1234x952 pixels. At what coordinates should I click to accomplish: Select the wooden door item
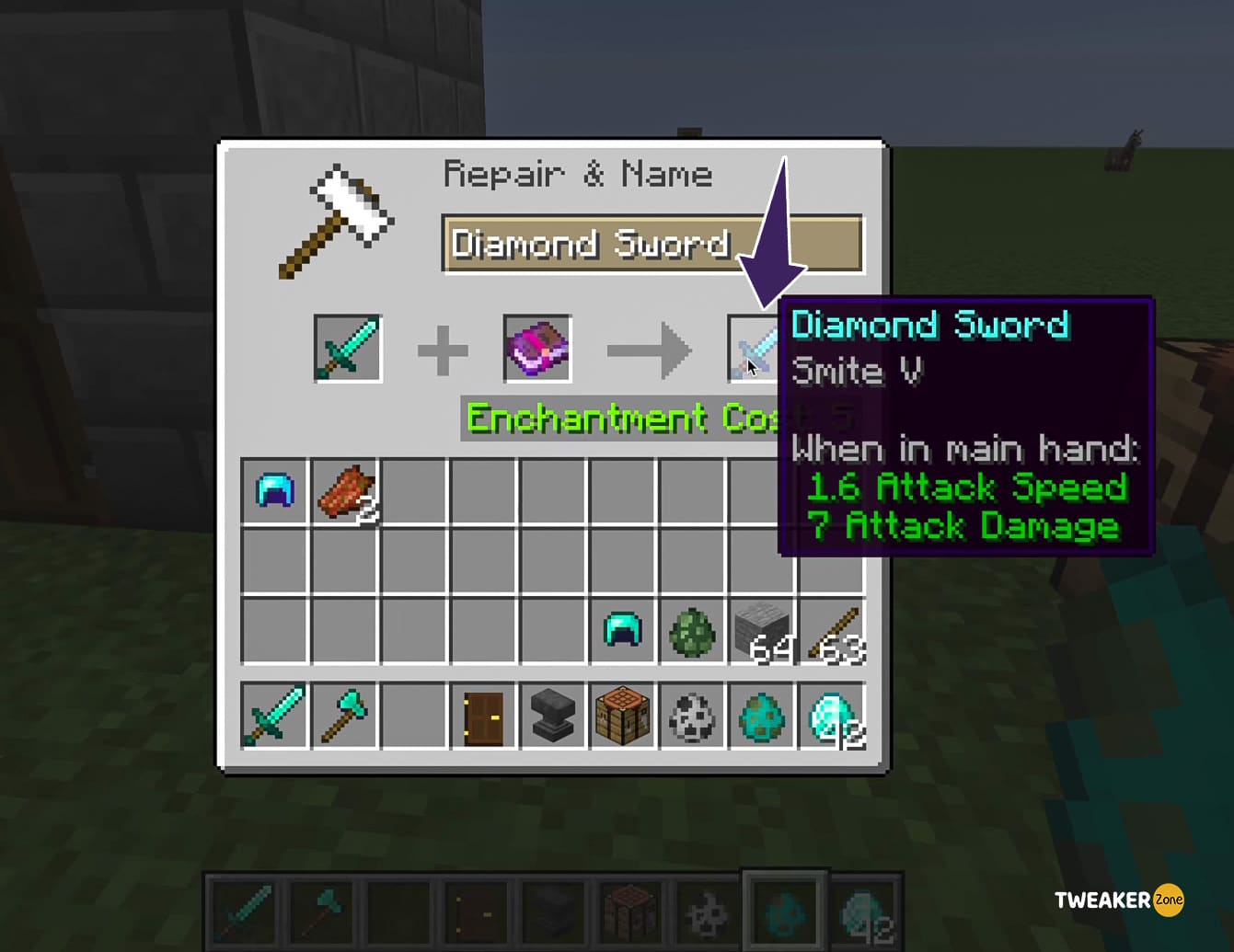pos(483,717)
